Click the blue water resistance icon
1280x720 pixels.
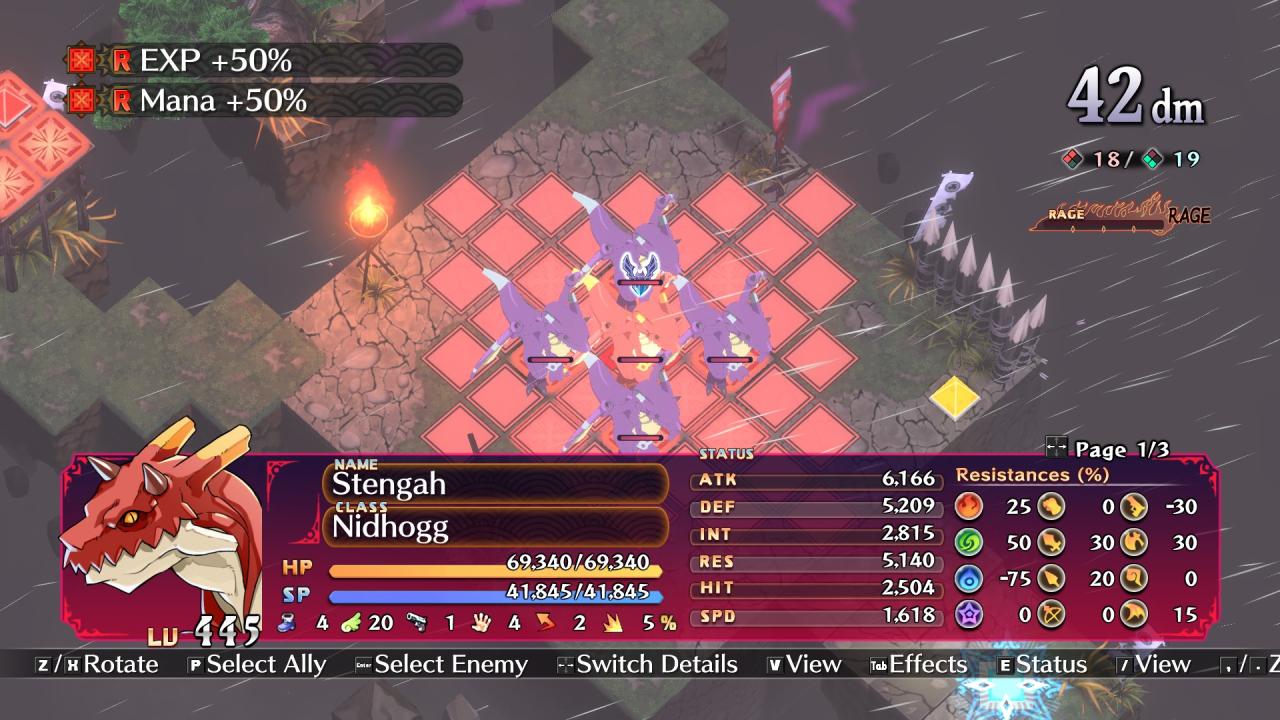point(969,578)
